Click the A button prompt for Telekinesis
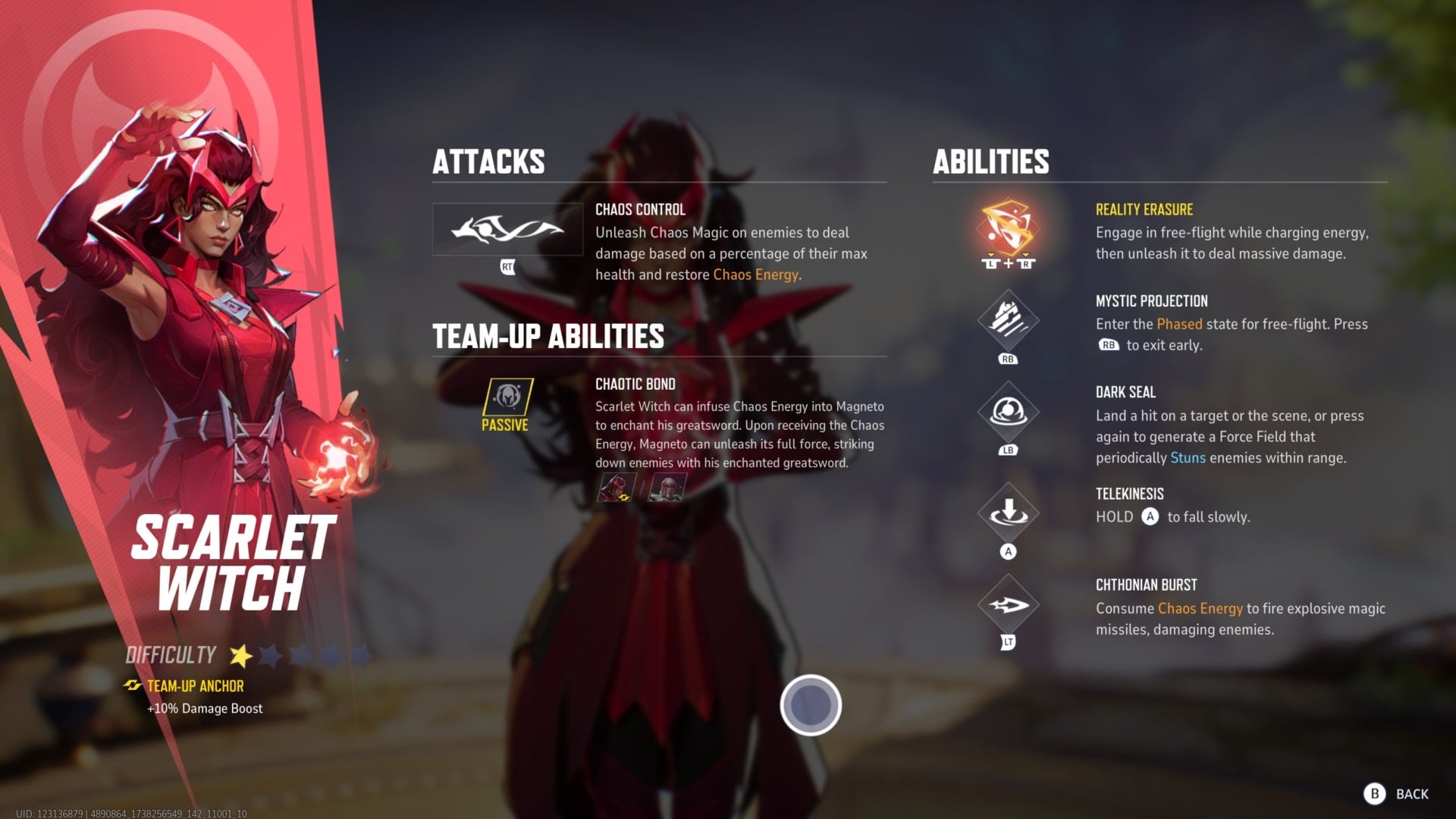The height and width of the screenshot is (819, 1456). point(1007,551)
